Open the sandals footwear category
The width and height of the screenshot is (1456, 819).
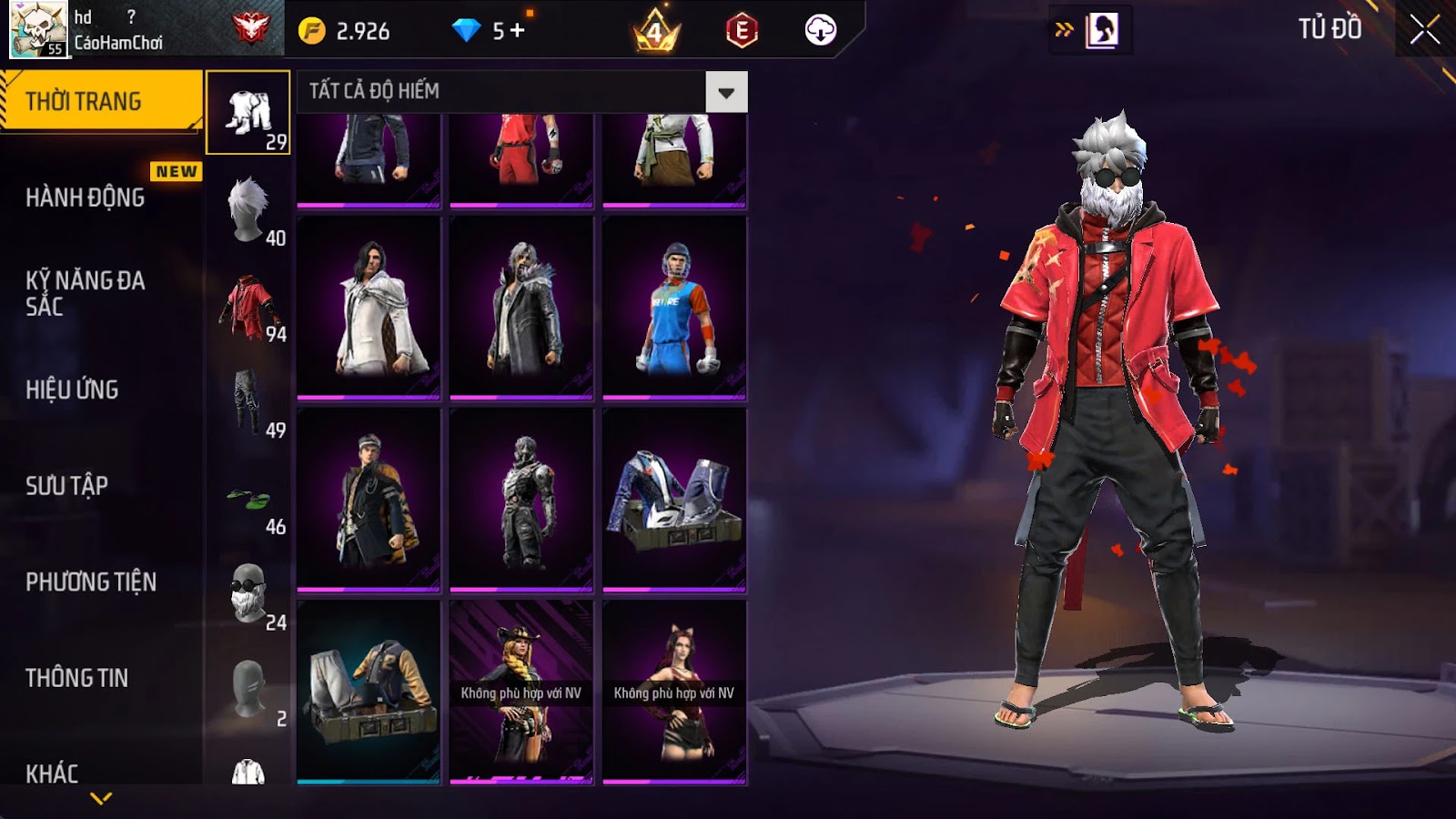coord(248,500)
